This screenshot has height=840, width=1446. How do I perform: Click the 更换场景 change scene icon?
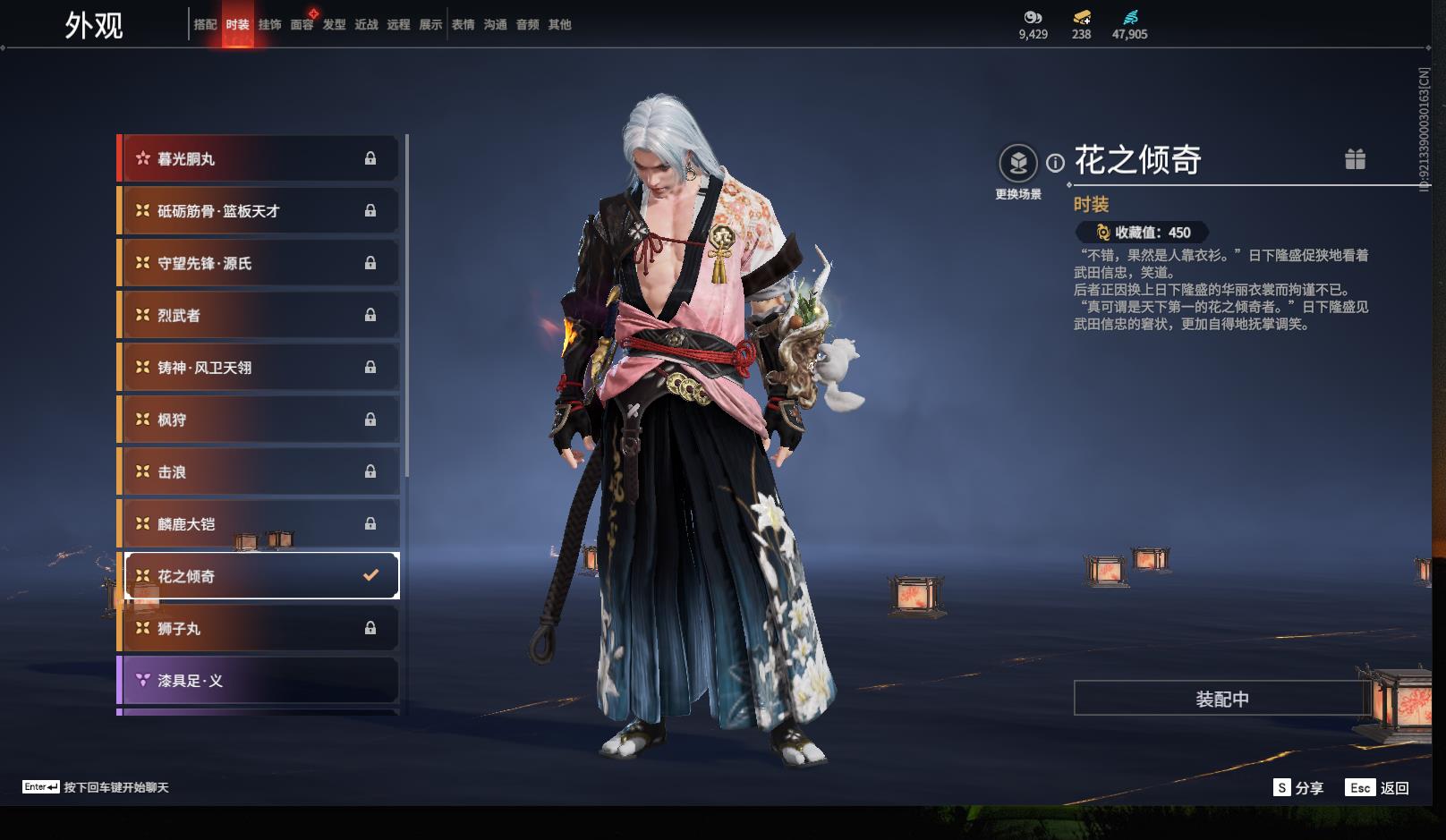(x=1017, y=164)
